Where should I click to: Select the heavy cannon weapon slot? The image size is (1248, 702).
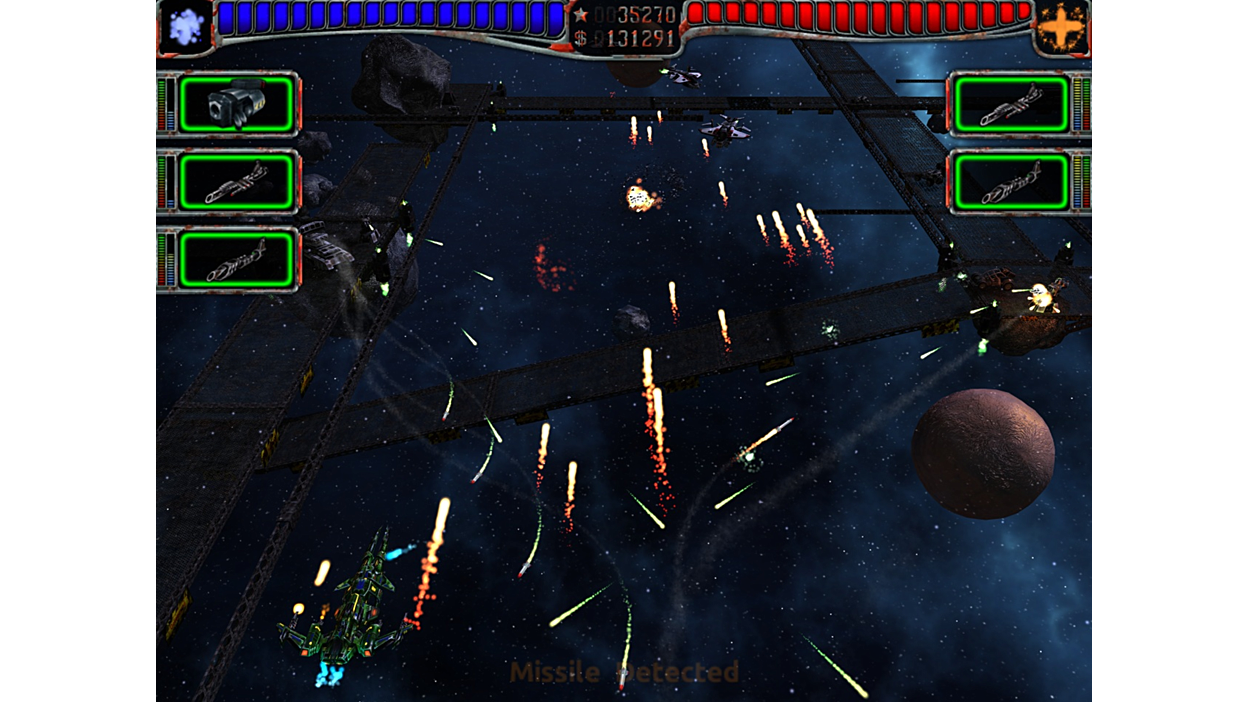[238, 103]
